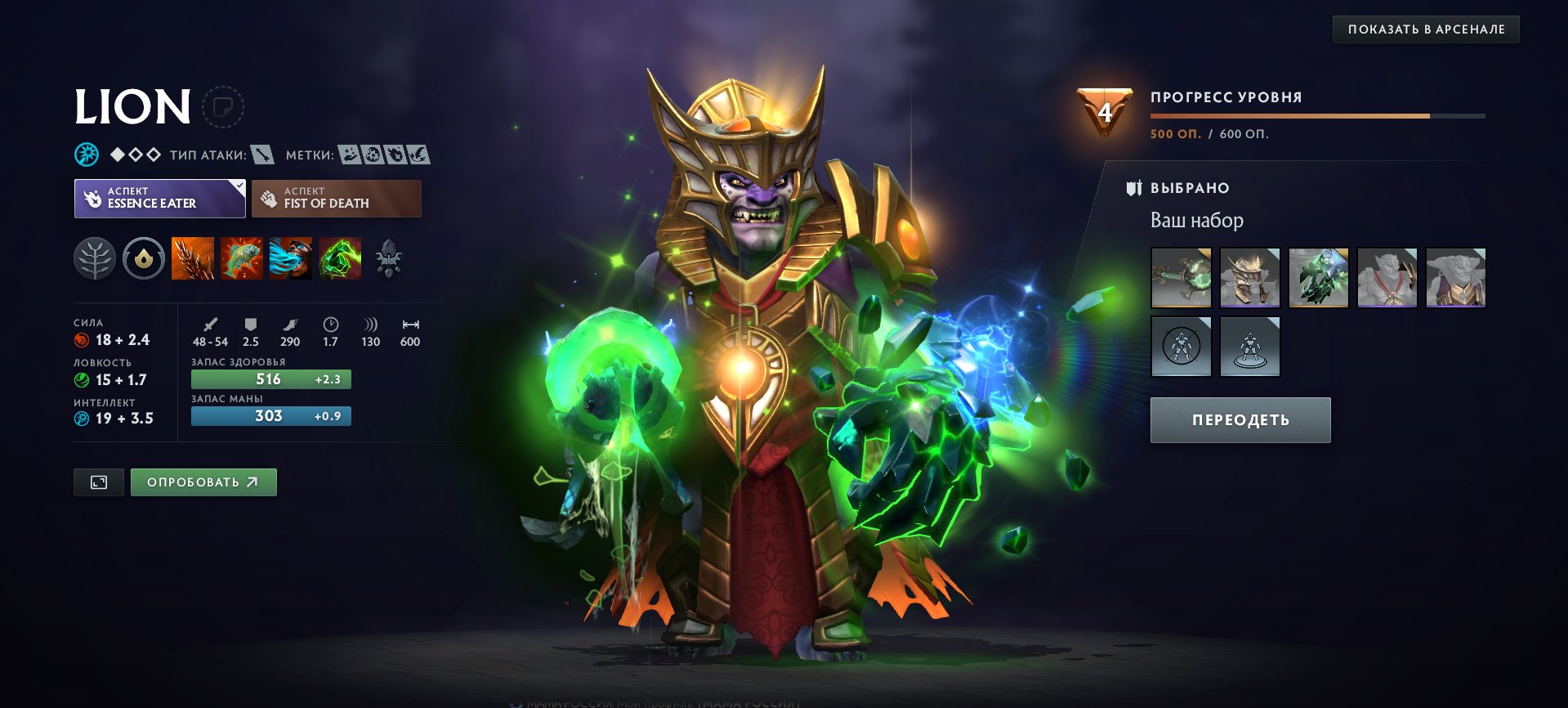1568x708 pixels.
Task: Select the Finger of Death ability icon
Action: point(340,258)
